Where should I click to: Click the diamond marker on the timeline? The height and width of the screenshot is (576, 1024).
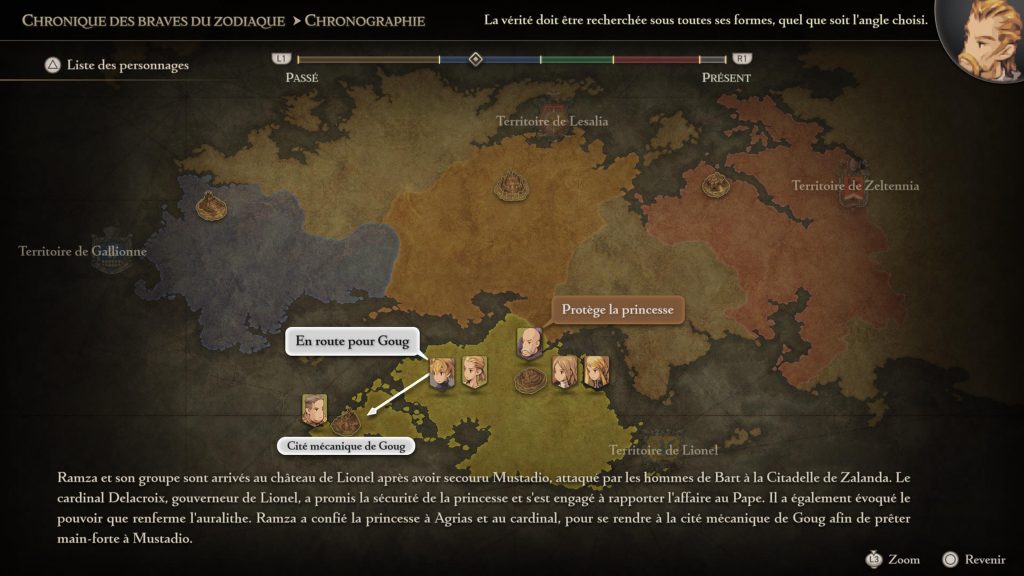coord(476,59)
